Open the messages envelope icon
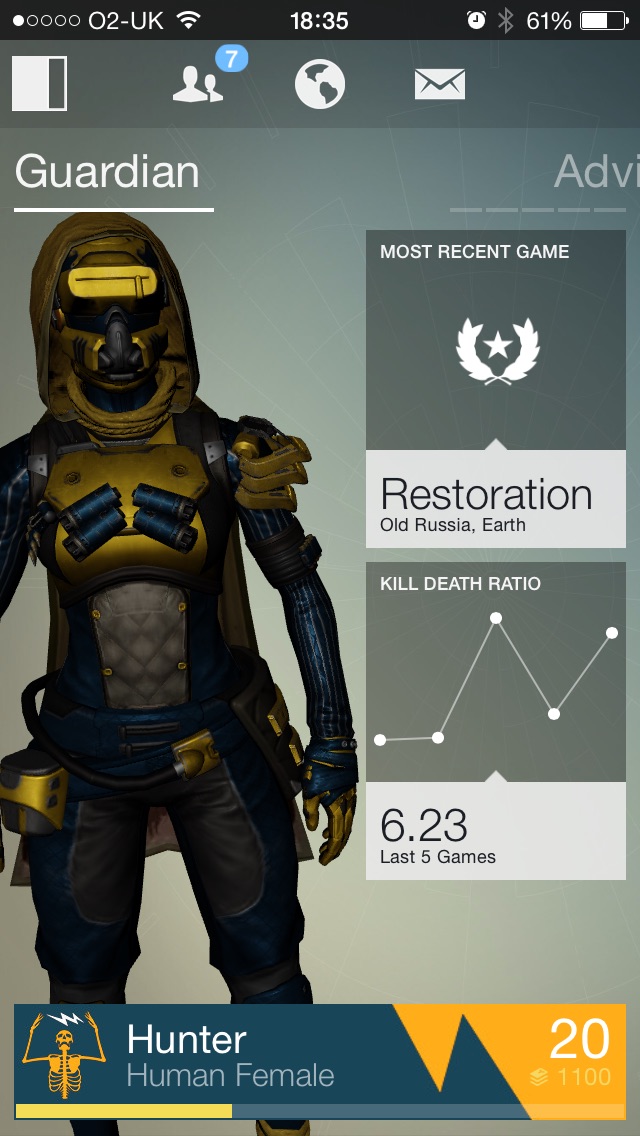This screenshot has width=640, height=1136. (440, 84)
